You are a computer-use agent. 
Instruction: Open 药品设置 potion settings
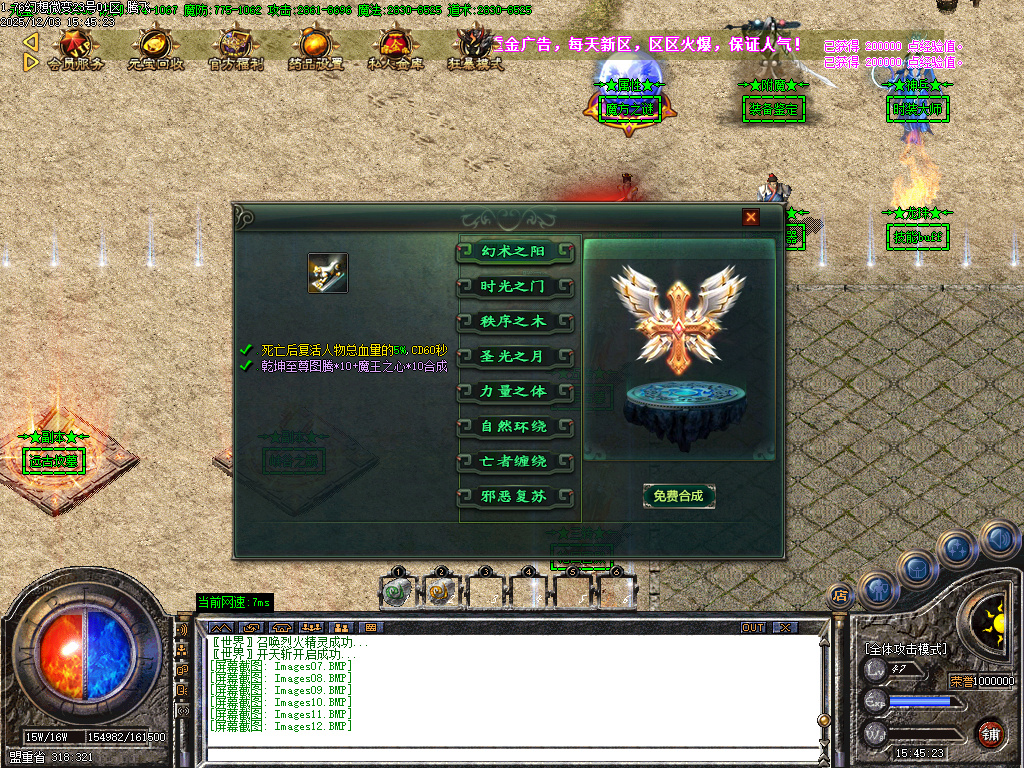[x=316, y=48]
